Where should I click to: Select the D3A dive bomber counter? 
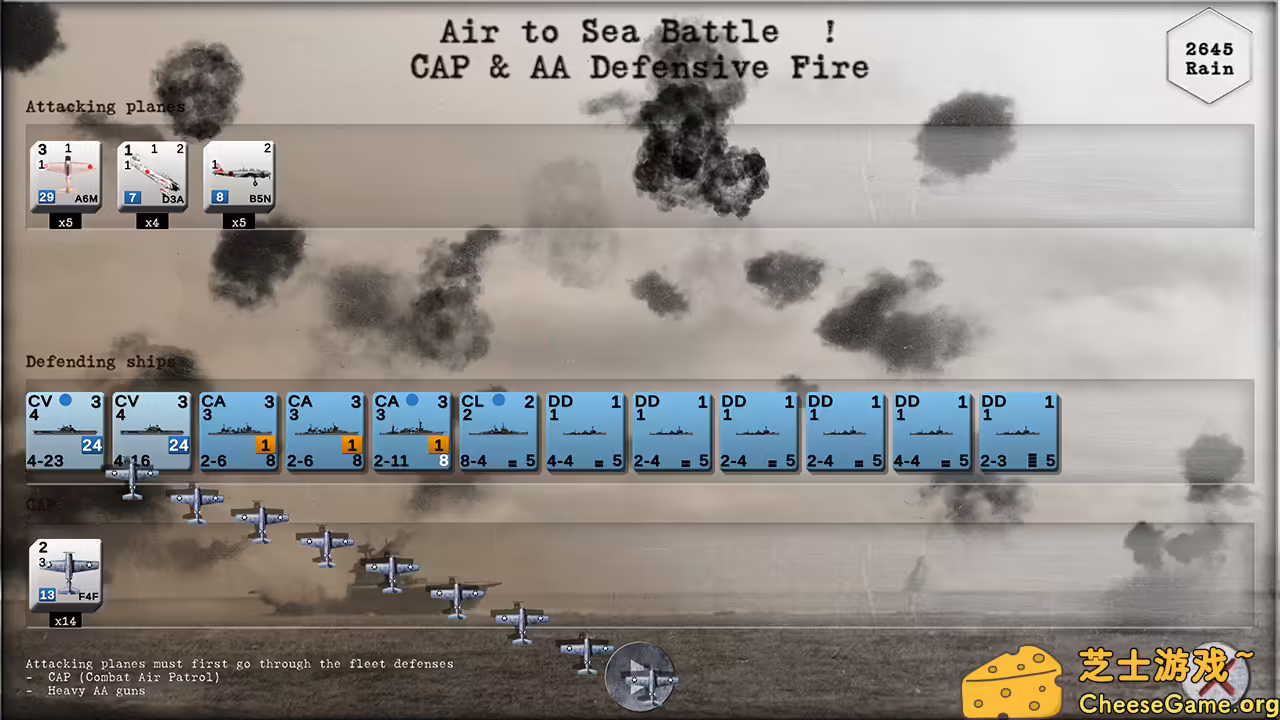[151, 175]
